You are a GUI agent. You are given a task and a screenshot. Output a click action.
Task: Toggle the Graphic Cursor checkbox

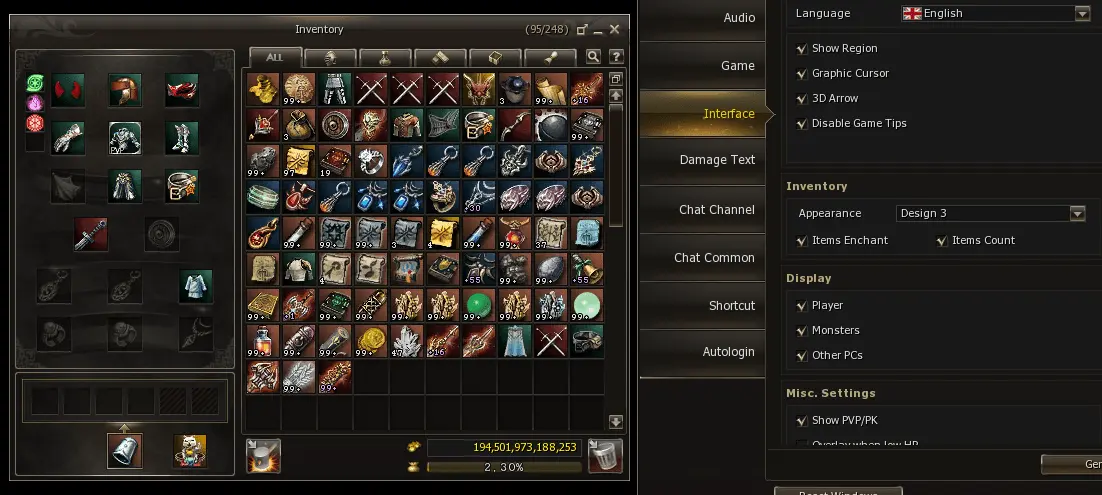pyautogui.click(x=802, y=73)
